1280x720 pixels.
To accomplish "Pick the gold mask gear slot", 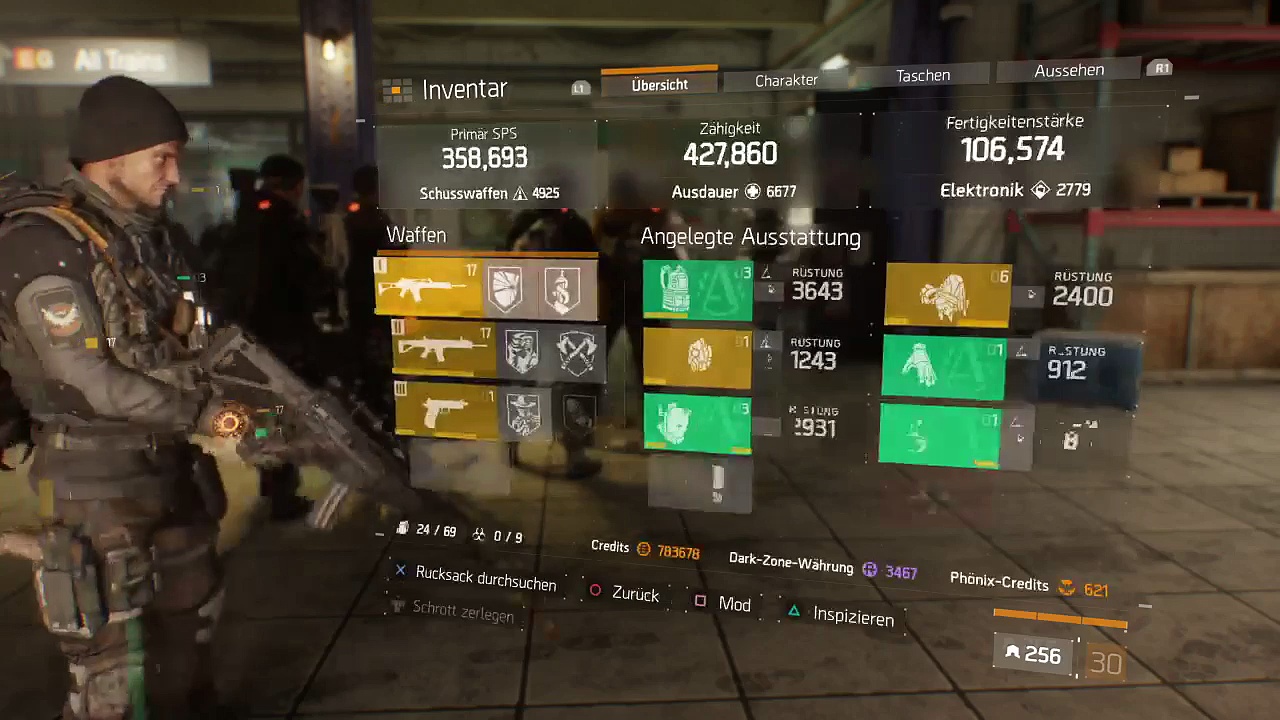I will point(696,357).
